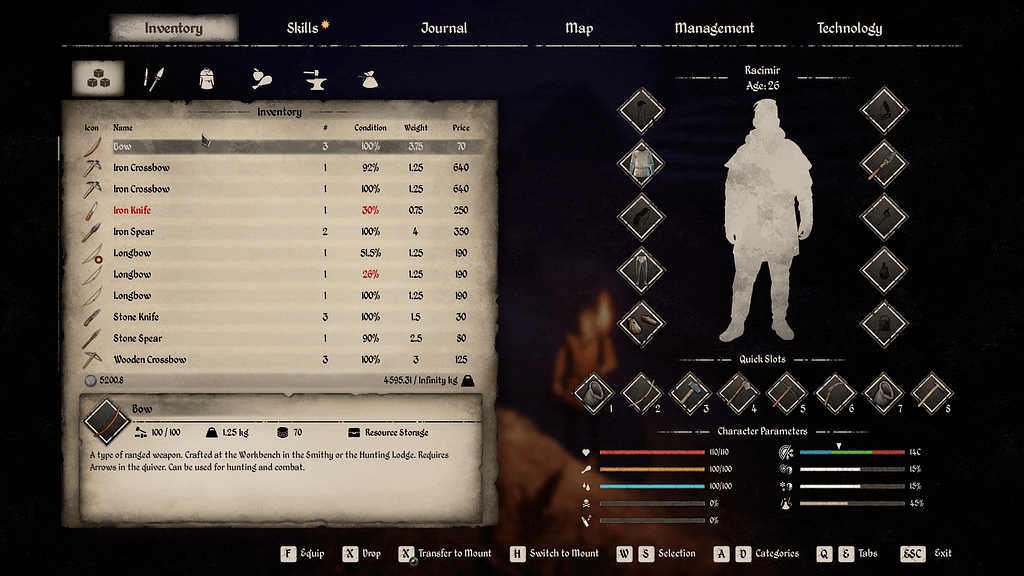Switch to the Journal tab

tap(444, 28)
